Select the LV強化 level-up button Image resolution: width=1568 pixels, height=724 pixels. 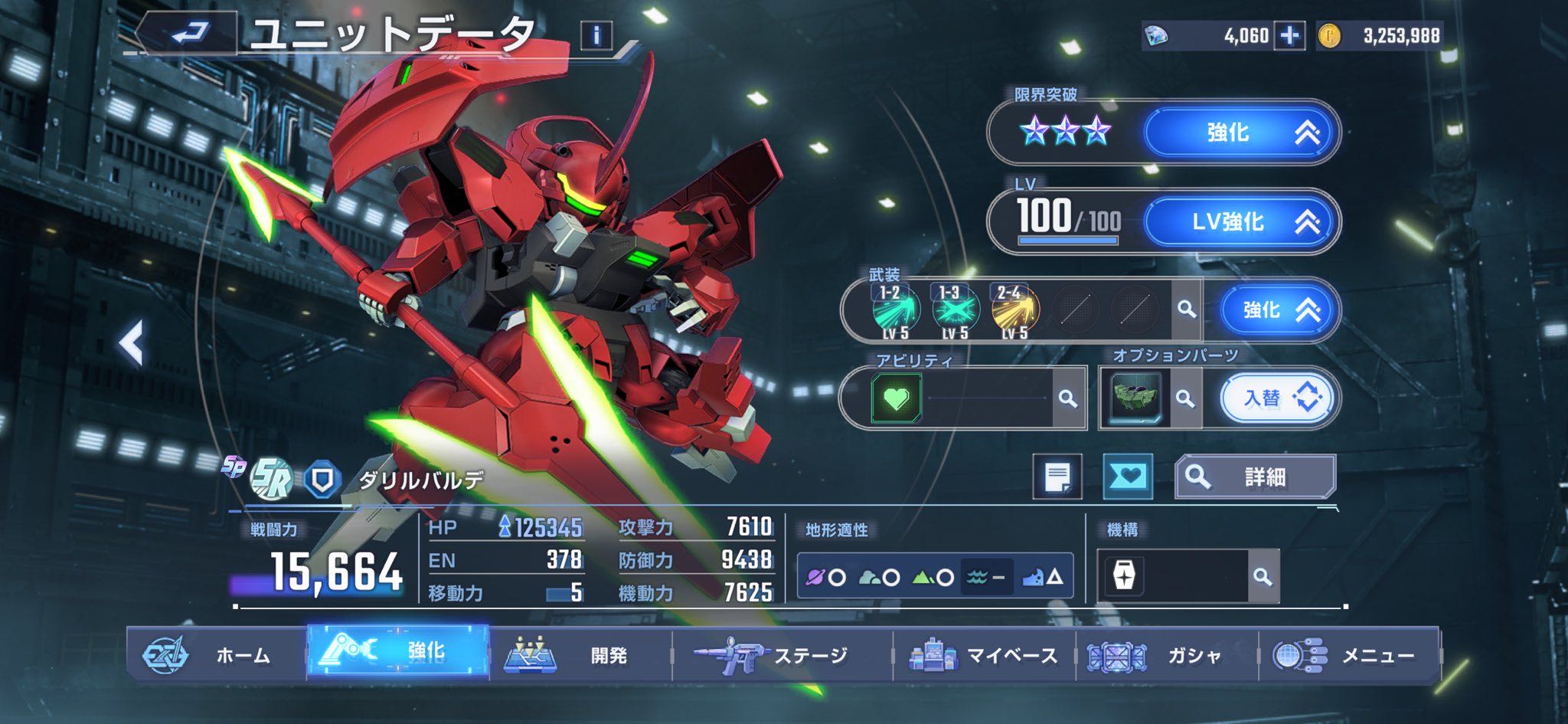click(1241, 222)
